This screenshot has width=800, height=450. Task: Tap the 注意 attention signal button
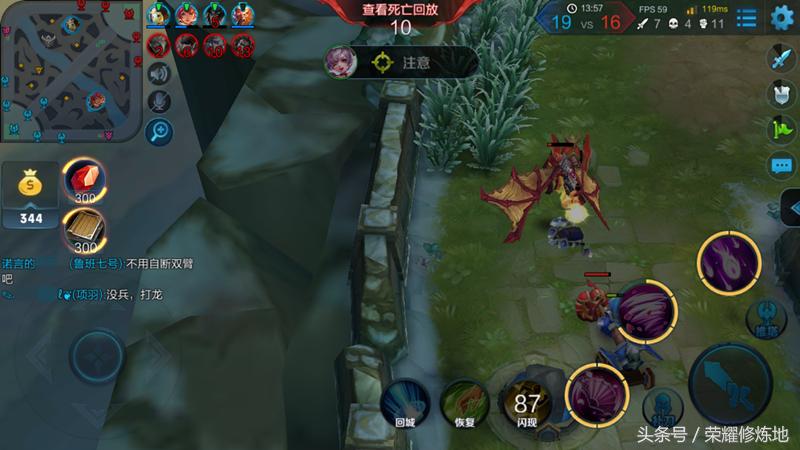tap(400, 62)
